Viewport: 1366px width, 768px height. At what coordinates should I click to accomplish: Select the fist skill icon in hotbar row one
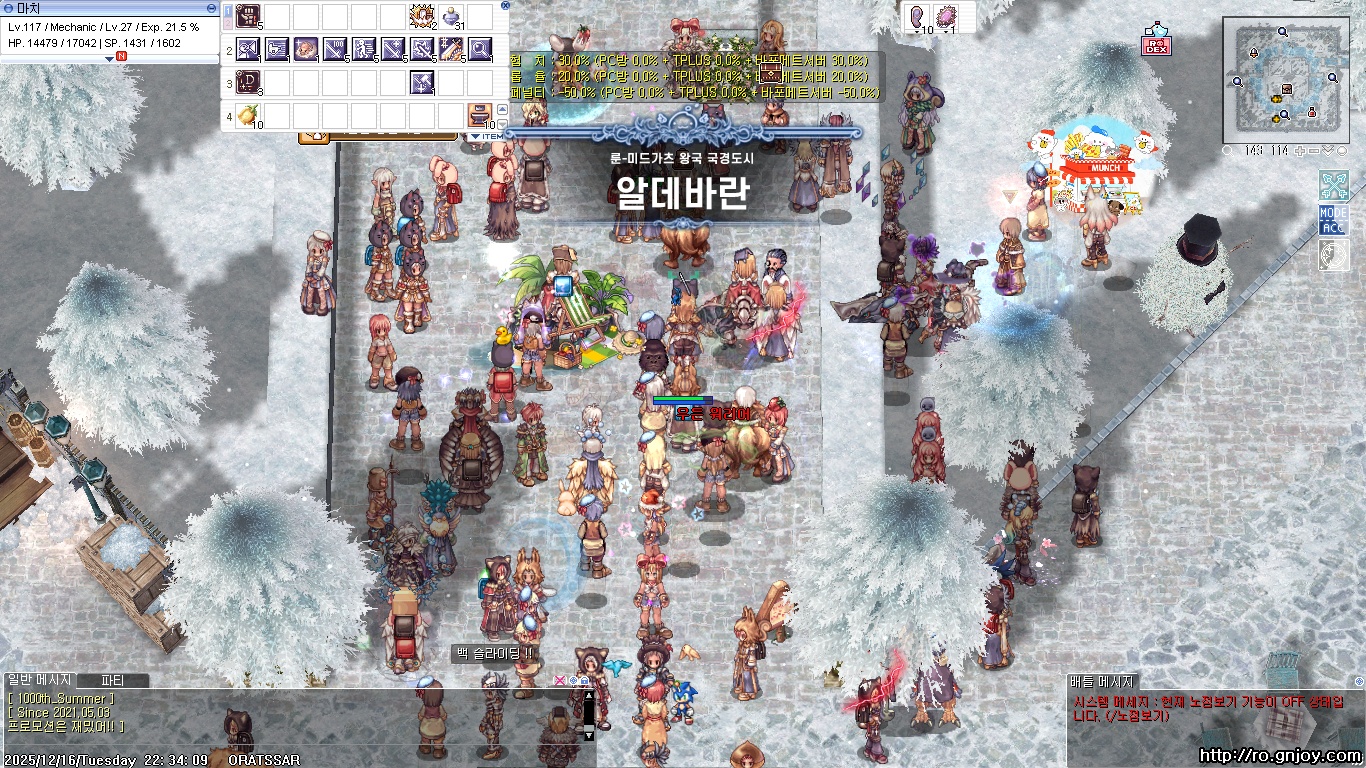[247, 16]
